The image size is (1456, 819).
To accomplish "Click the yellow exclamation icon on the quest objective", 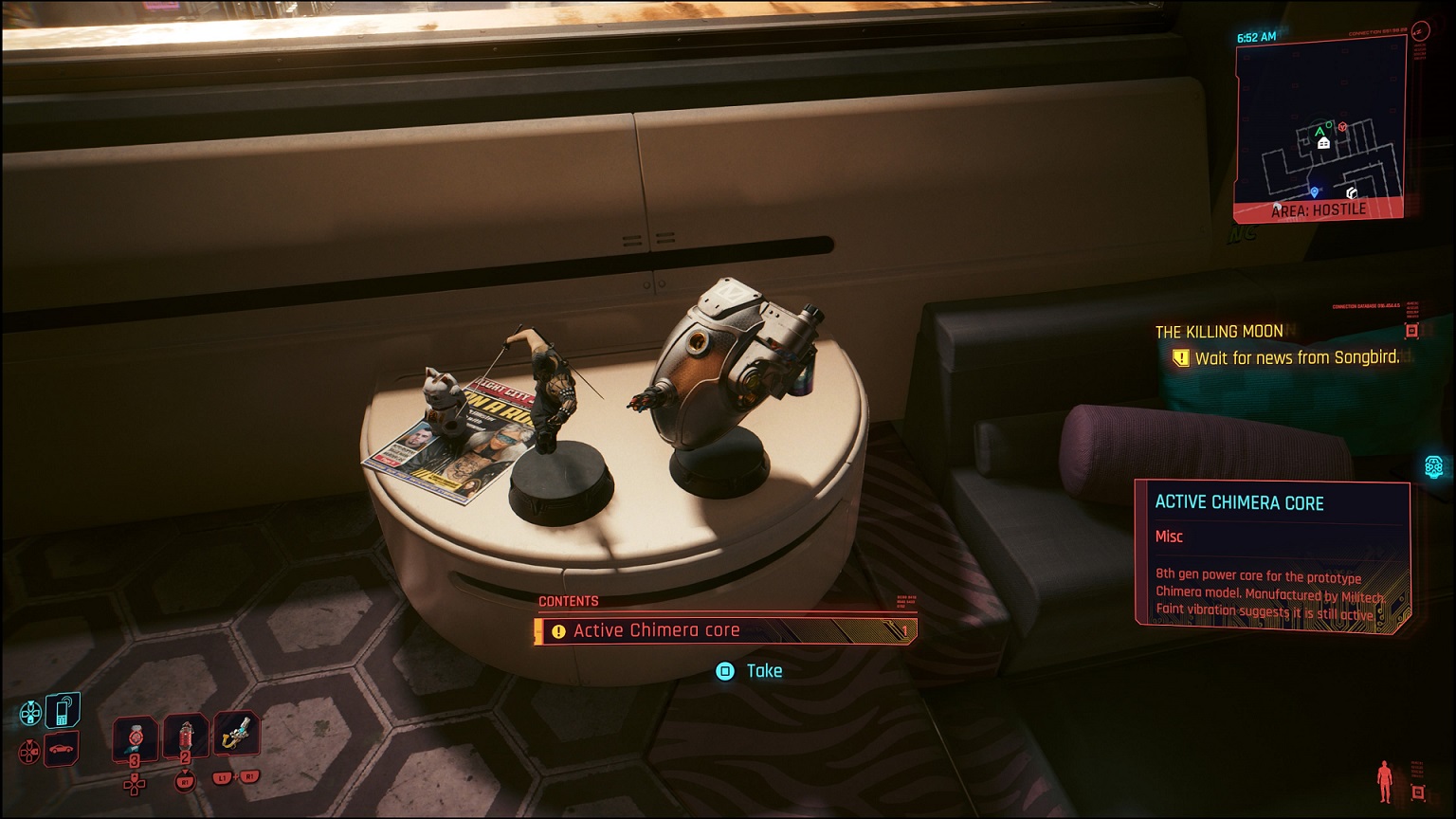I will [x=1180, y=357].
